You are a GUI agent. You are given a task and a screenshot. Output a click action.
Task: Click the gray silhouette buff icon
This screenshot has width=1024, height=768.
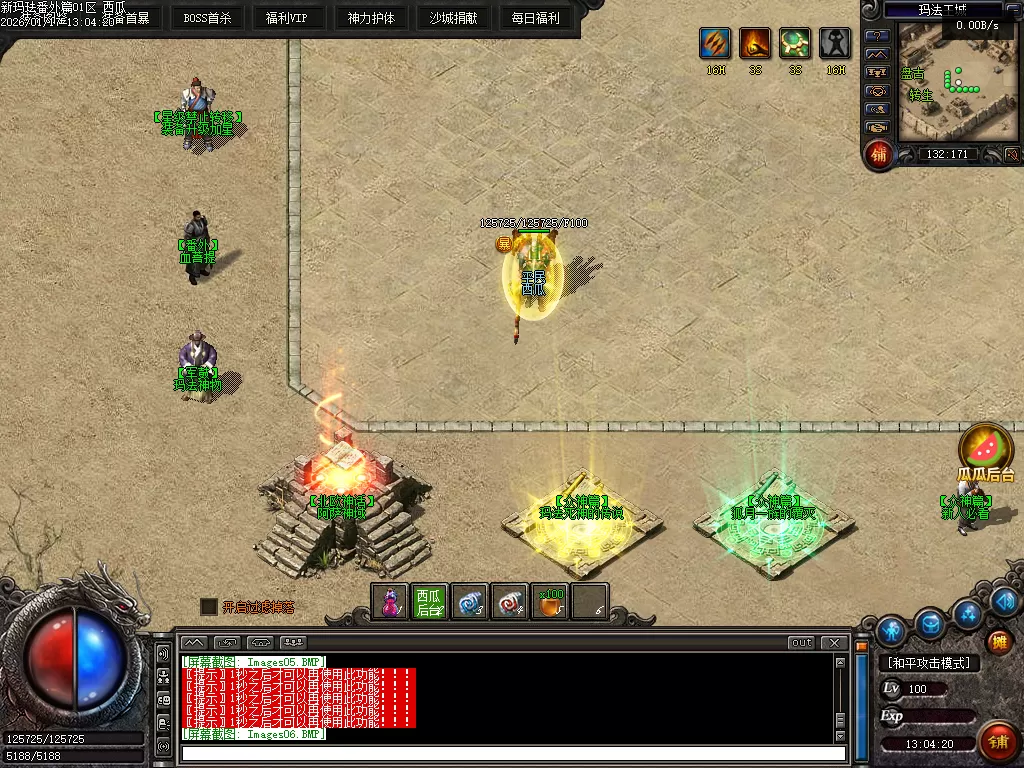(835, 44)
